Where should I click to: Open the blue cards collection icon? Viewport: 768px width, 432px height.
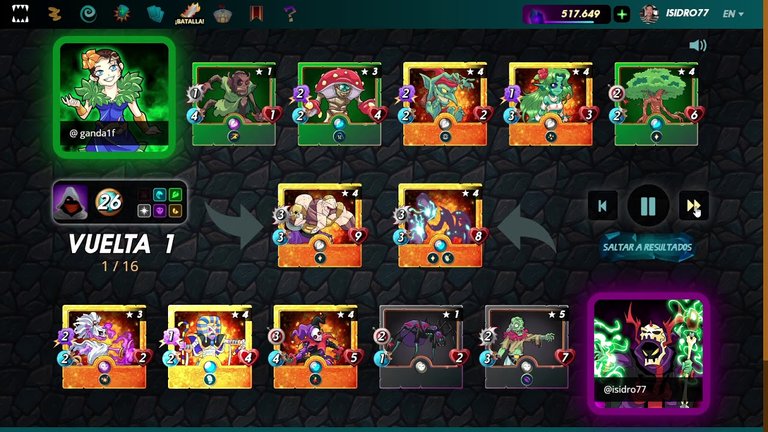pyautogui.click(x=155, y=14)
